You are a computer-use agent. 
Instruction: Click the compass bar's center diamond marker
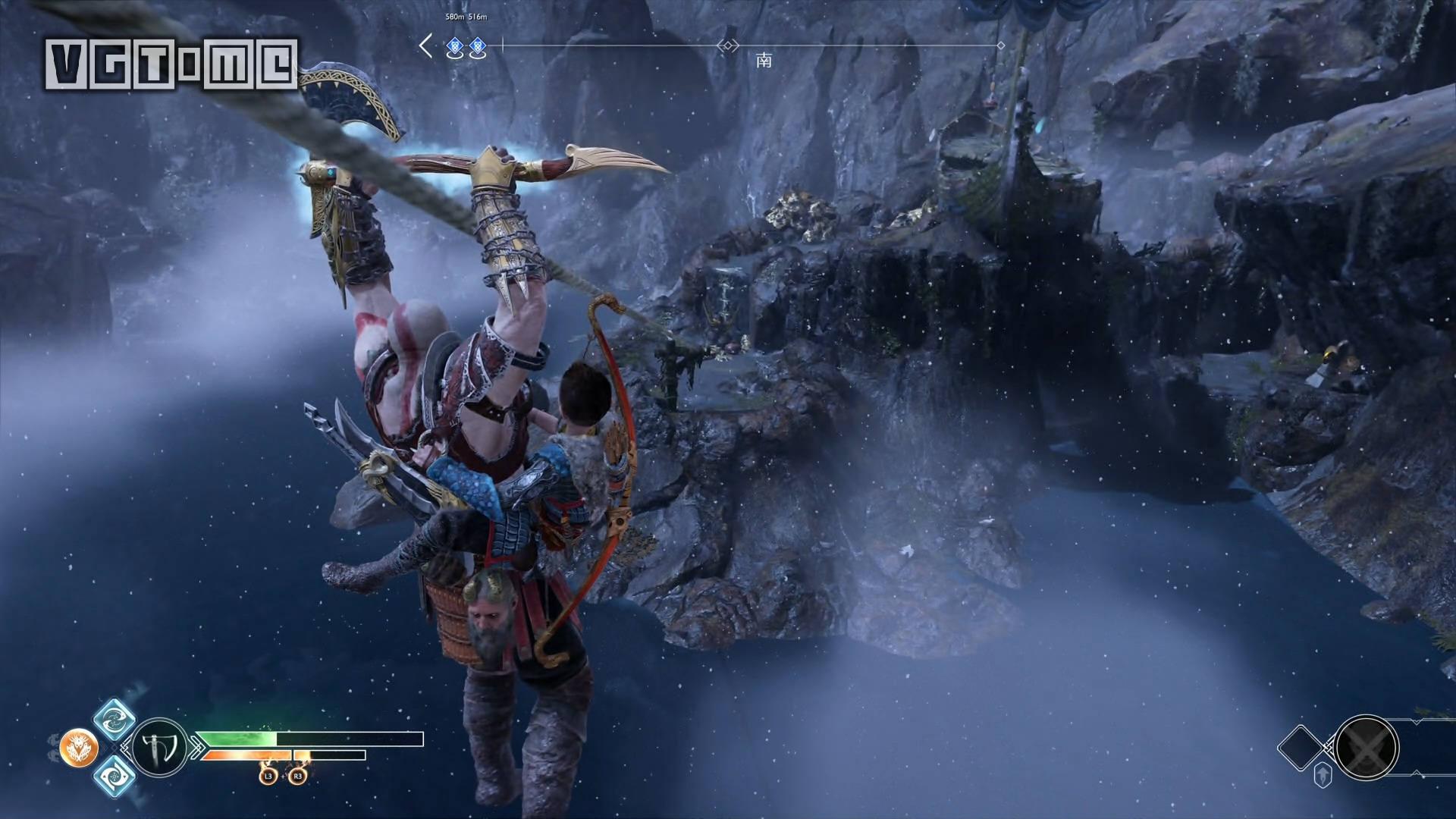coord(728,46)
